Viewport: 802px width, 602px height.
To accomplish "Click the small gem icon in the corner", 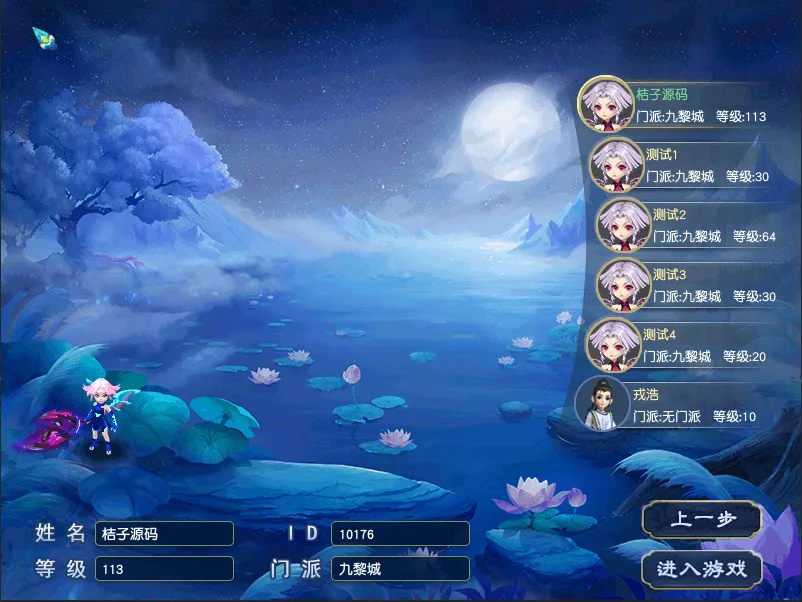I will (x=44, y=39).
